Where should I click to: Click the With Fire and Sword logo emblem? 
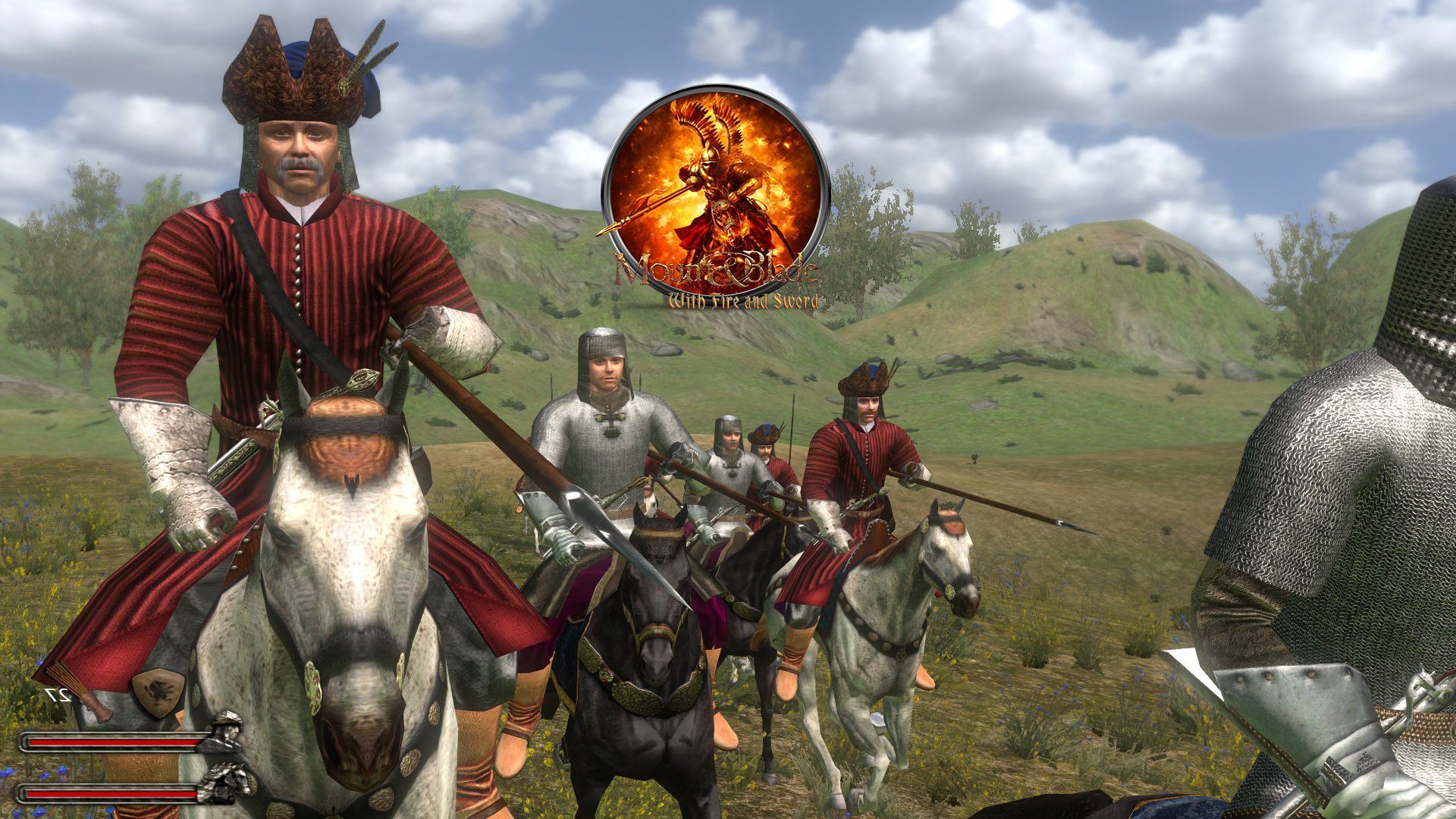tap(715, 191)
